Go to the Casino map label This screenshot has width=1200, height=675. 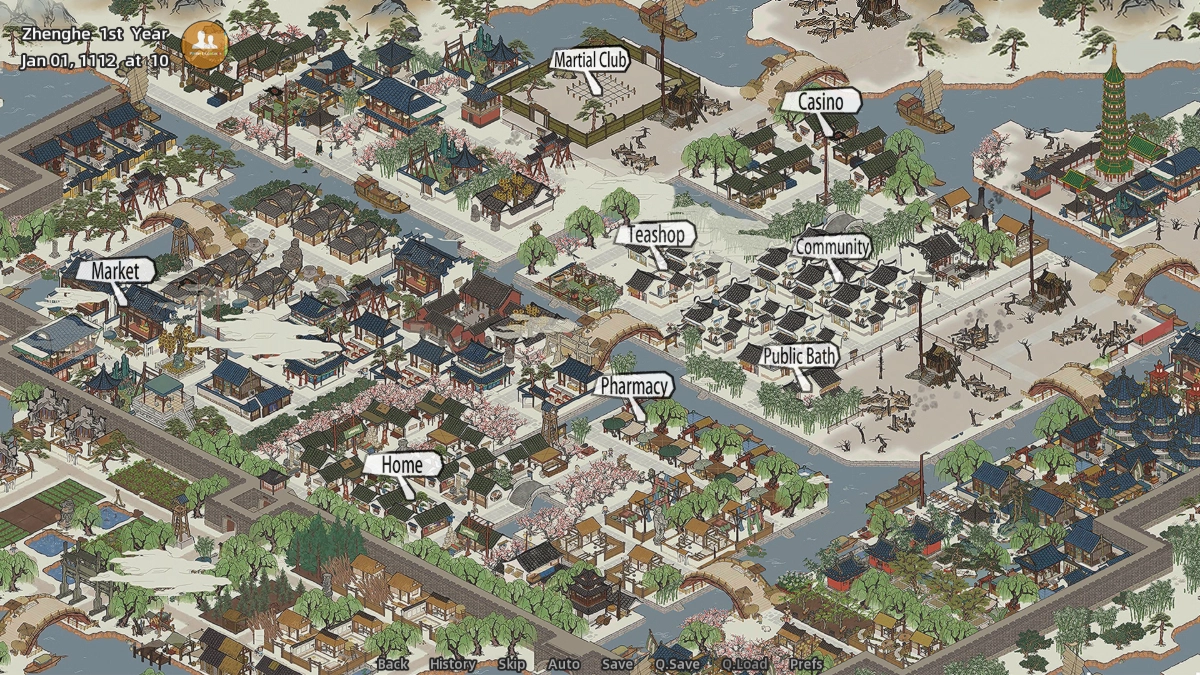pos(820,102)
